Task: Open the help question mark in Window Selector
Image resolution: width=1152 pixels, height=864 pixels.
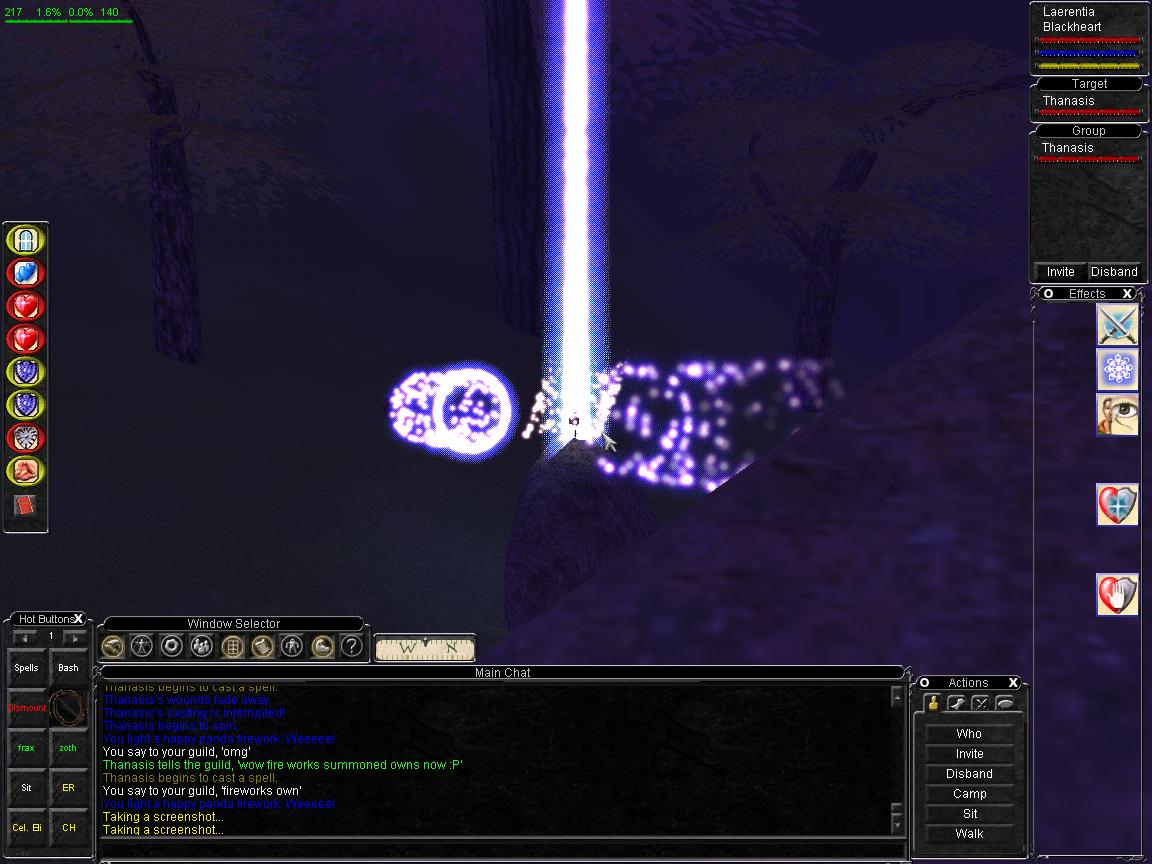Action: point(351,646)
